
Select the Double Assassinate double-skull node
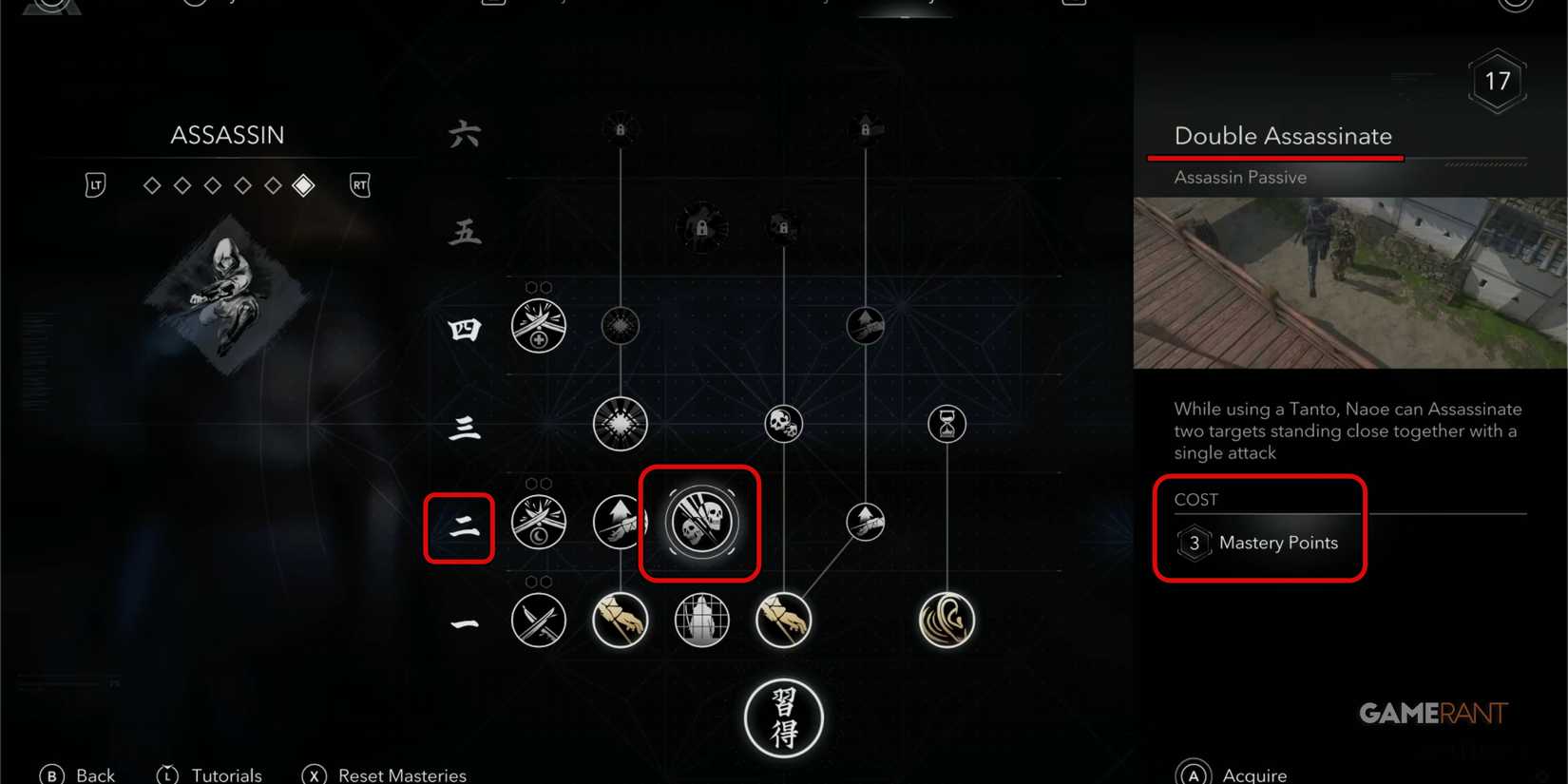tap(700, 521)
